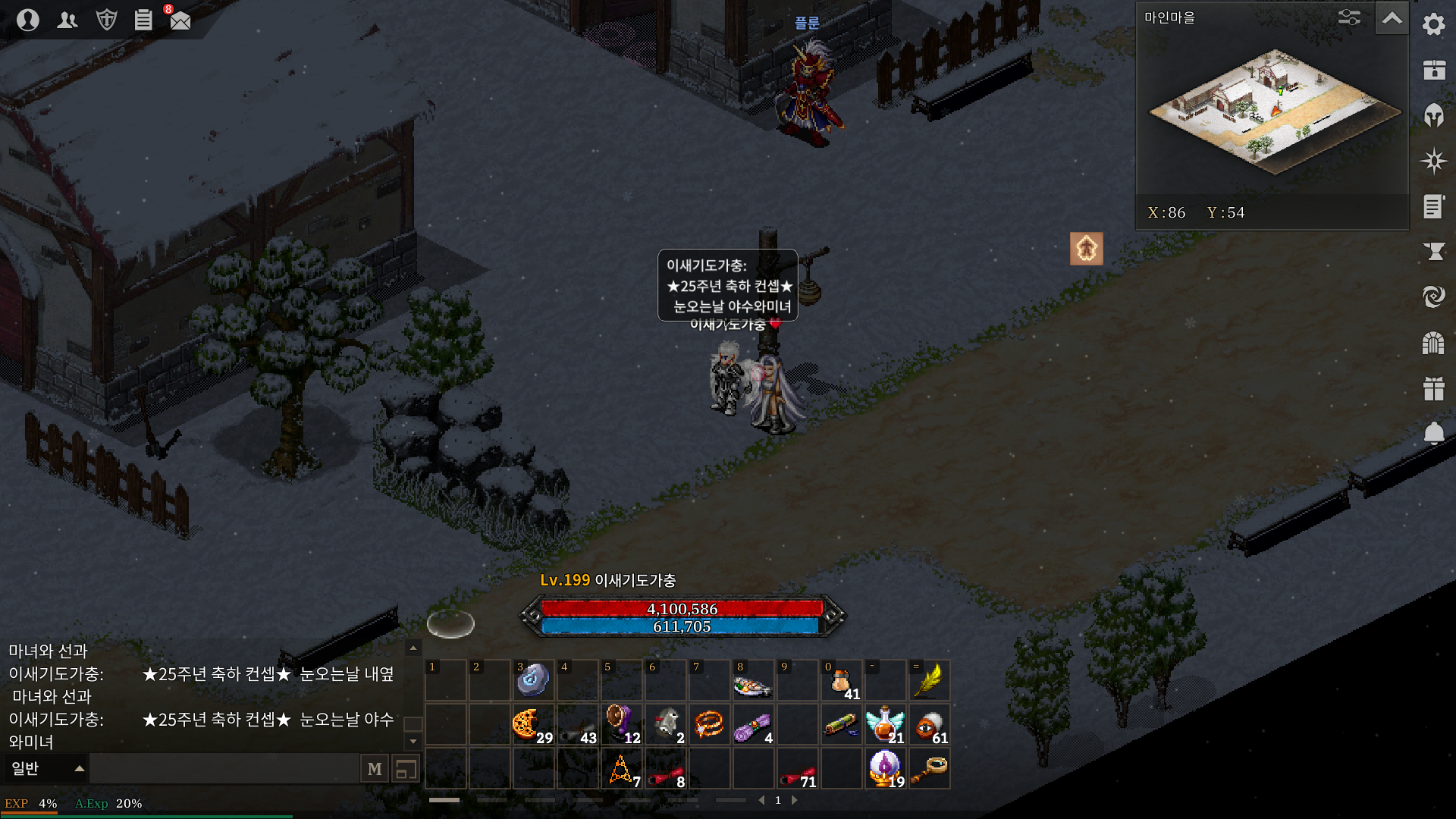Open the anvil crafting icon
Viewport: 1456px width, 819px height.
(1433, 252)
